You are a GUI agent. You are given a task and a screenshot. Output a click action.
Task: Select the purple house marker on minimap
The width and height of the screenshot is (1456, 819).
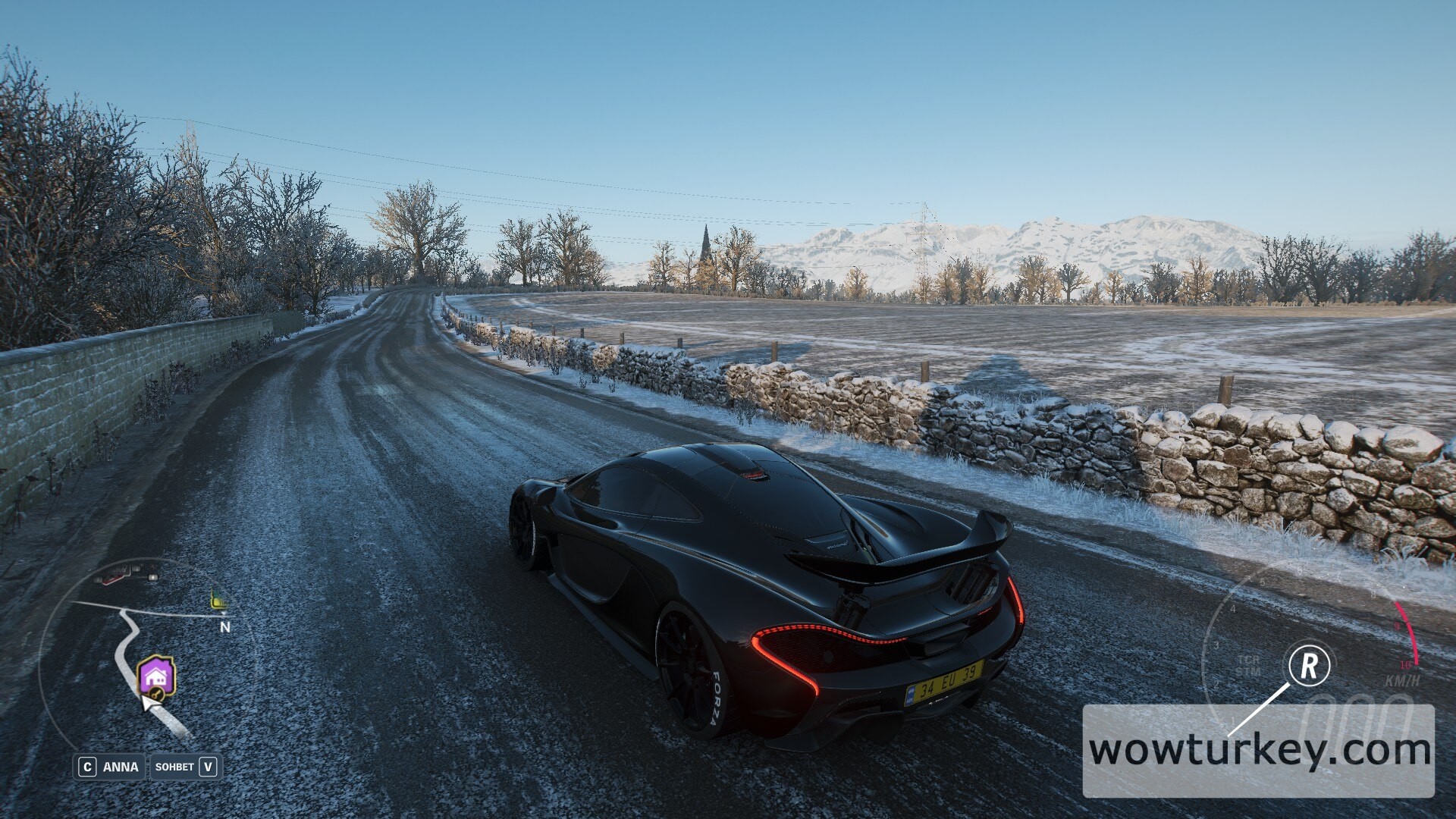(156, 676)
